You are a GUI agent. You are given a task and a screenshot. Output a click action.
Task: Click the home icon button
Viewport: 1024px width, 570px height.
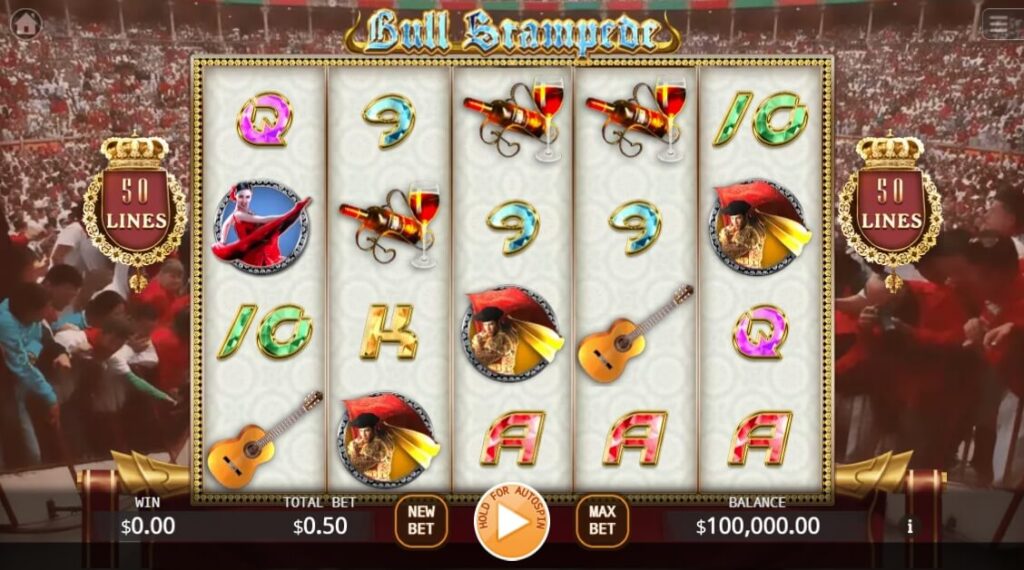[x=25, y=22]
